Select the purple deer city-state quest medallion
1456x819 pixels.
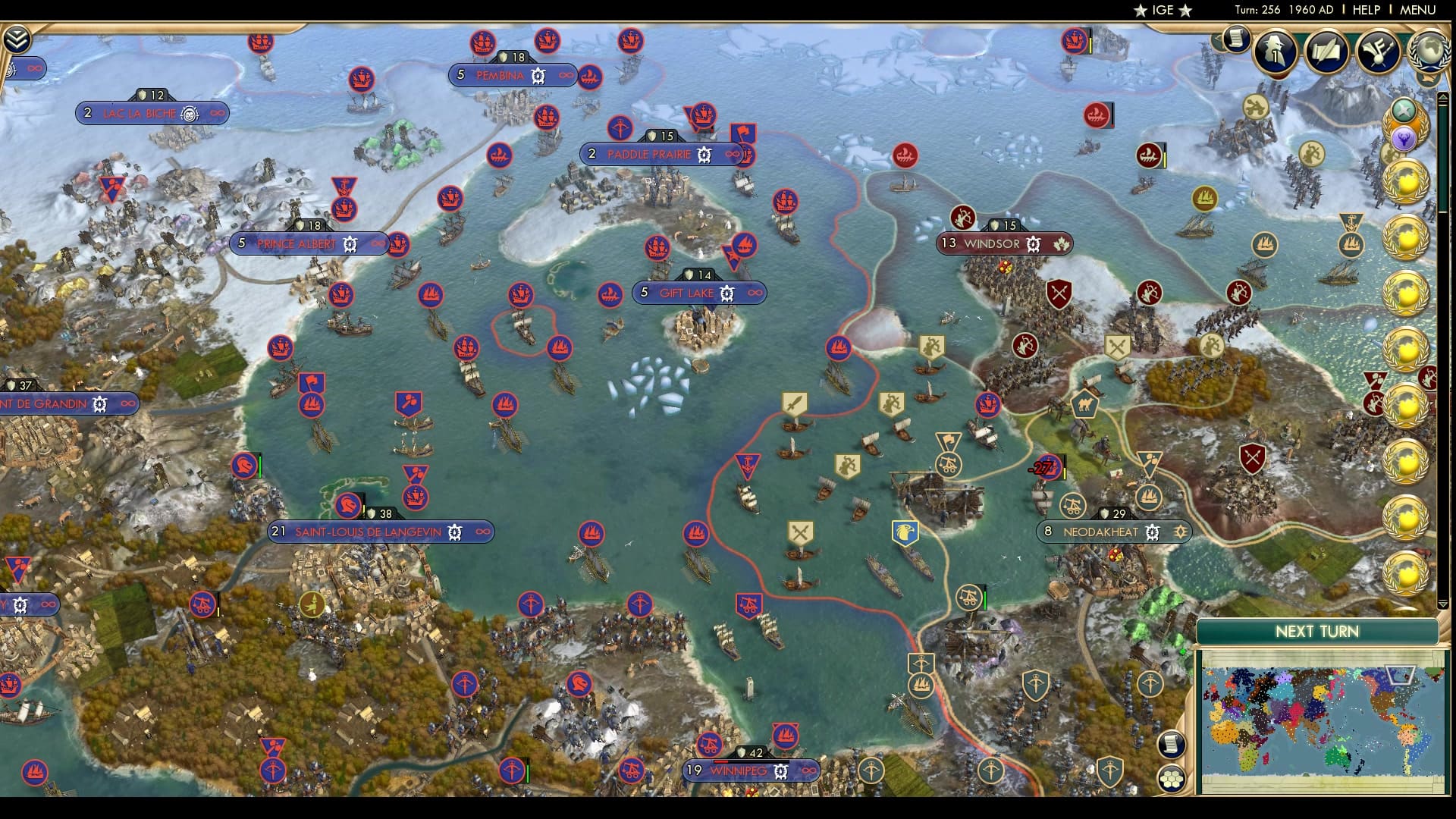(x=1404, y=138)
